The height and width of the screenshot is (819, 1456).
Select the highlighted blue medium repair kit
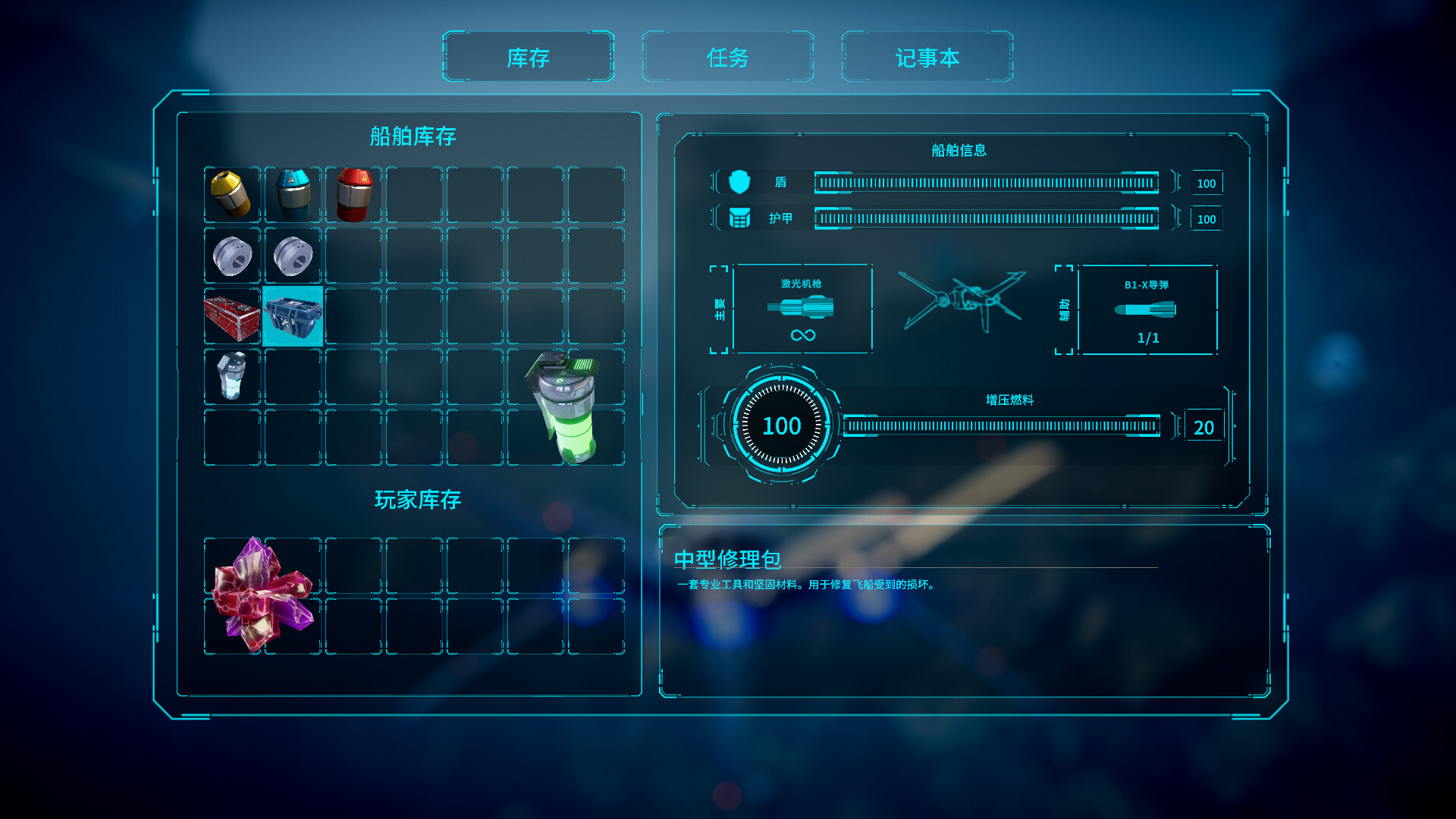(293, 316)
